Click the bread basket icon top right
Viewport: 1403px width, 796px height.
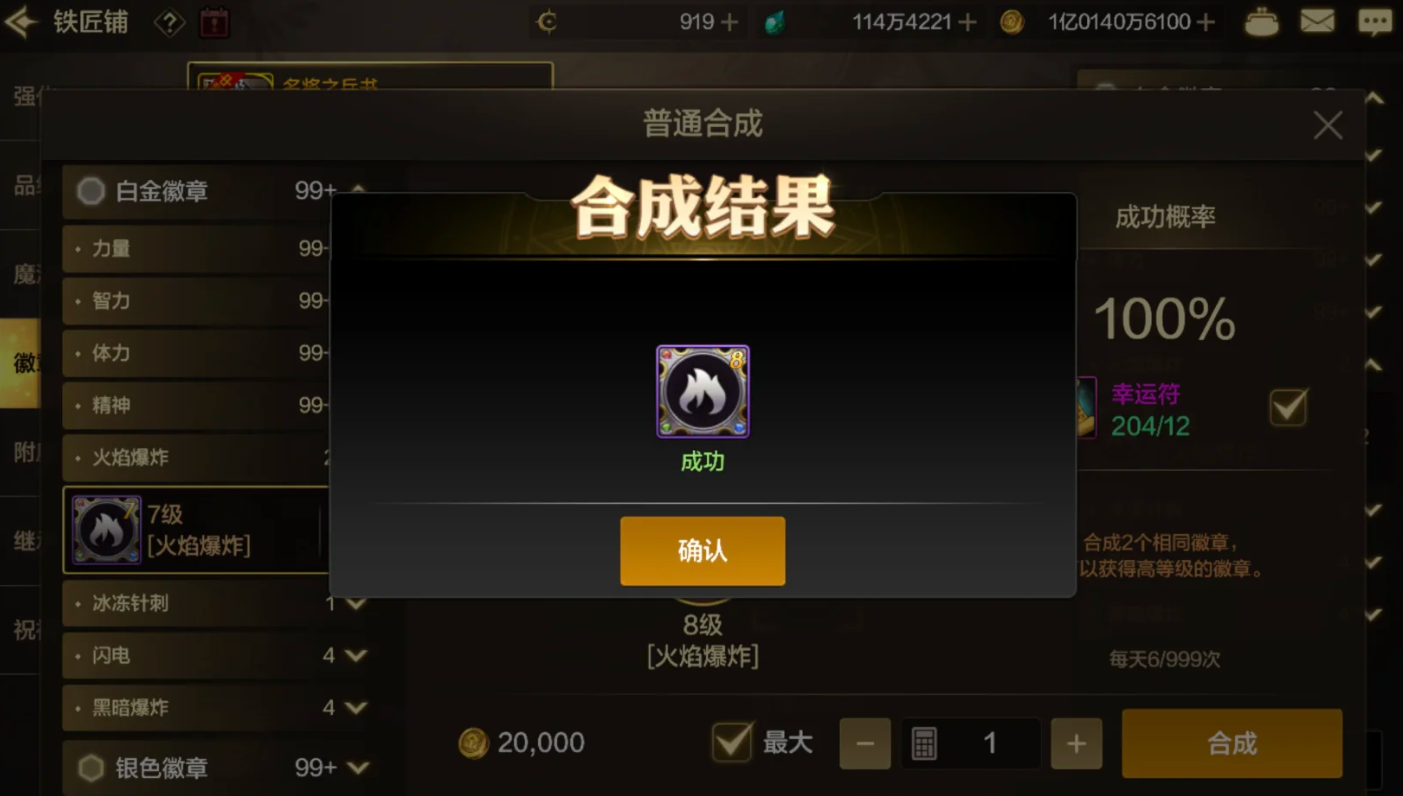(1261, 22)
